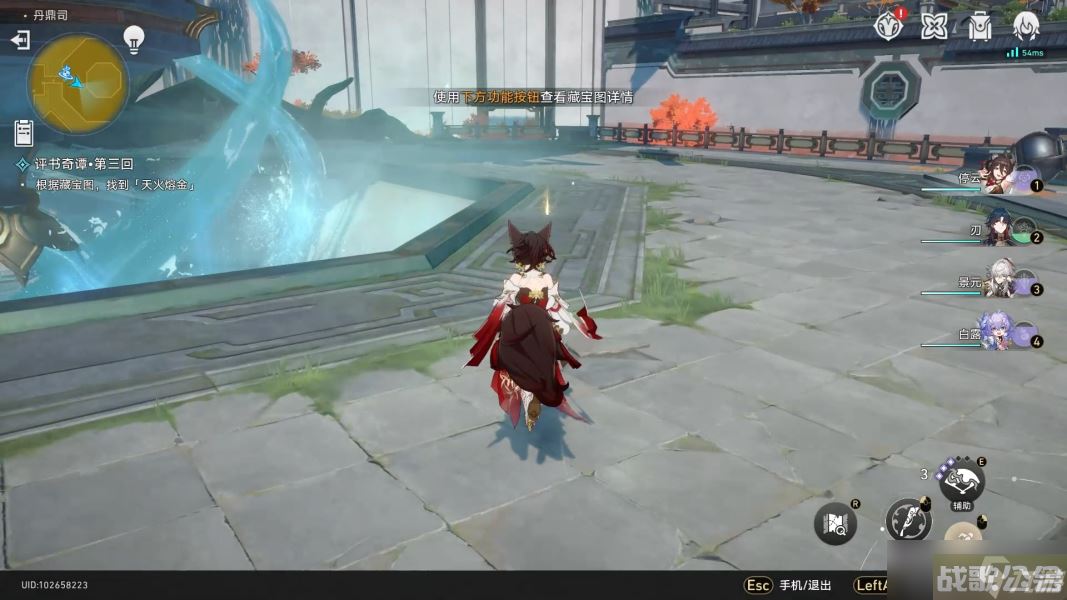
Task: Open the clipboard mission log icon
Action: (x=24, y=131)
